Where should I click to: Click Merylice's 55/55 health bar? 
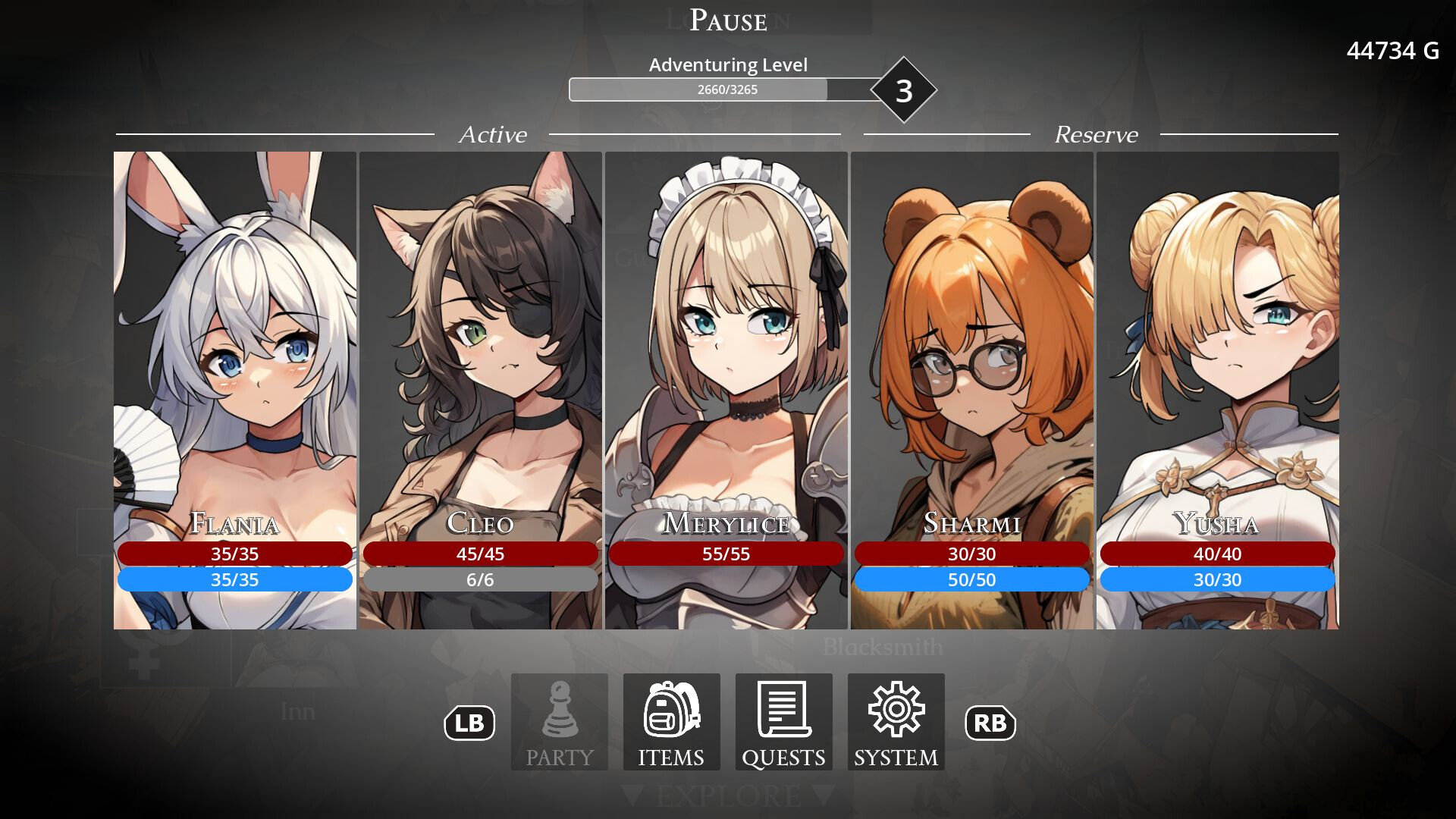[x=726, y=554]
